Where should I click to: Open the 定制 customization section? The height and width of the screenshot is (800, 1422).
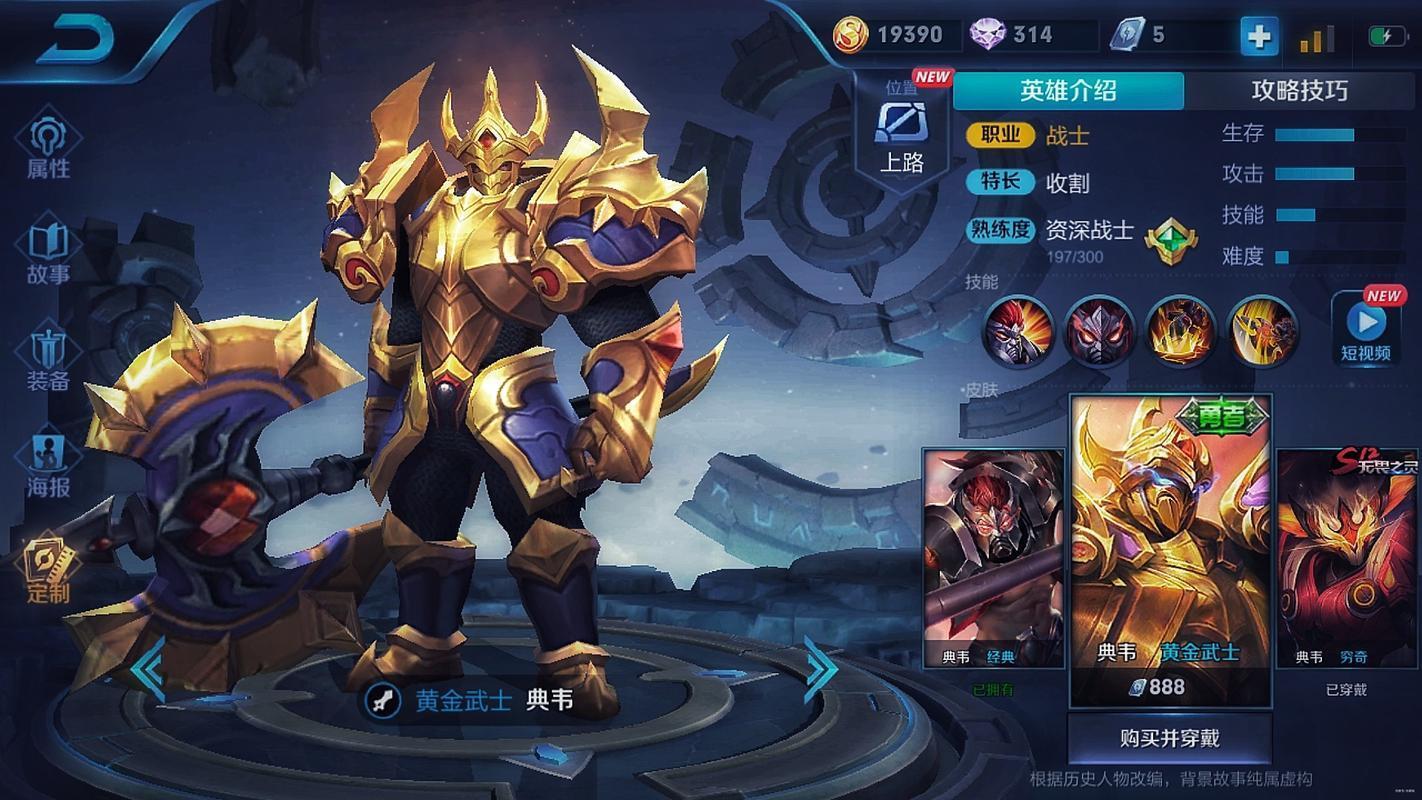[x=48, y=572]
